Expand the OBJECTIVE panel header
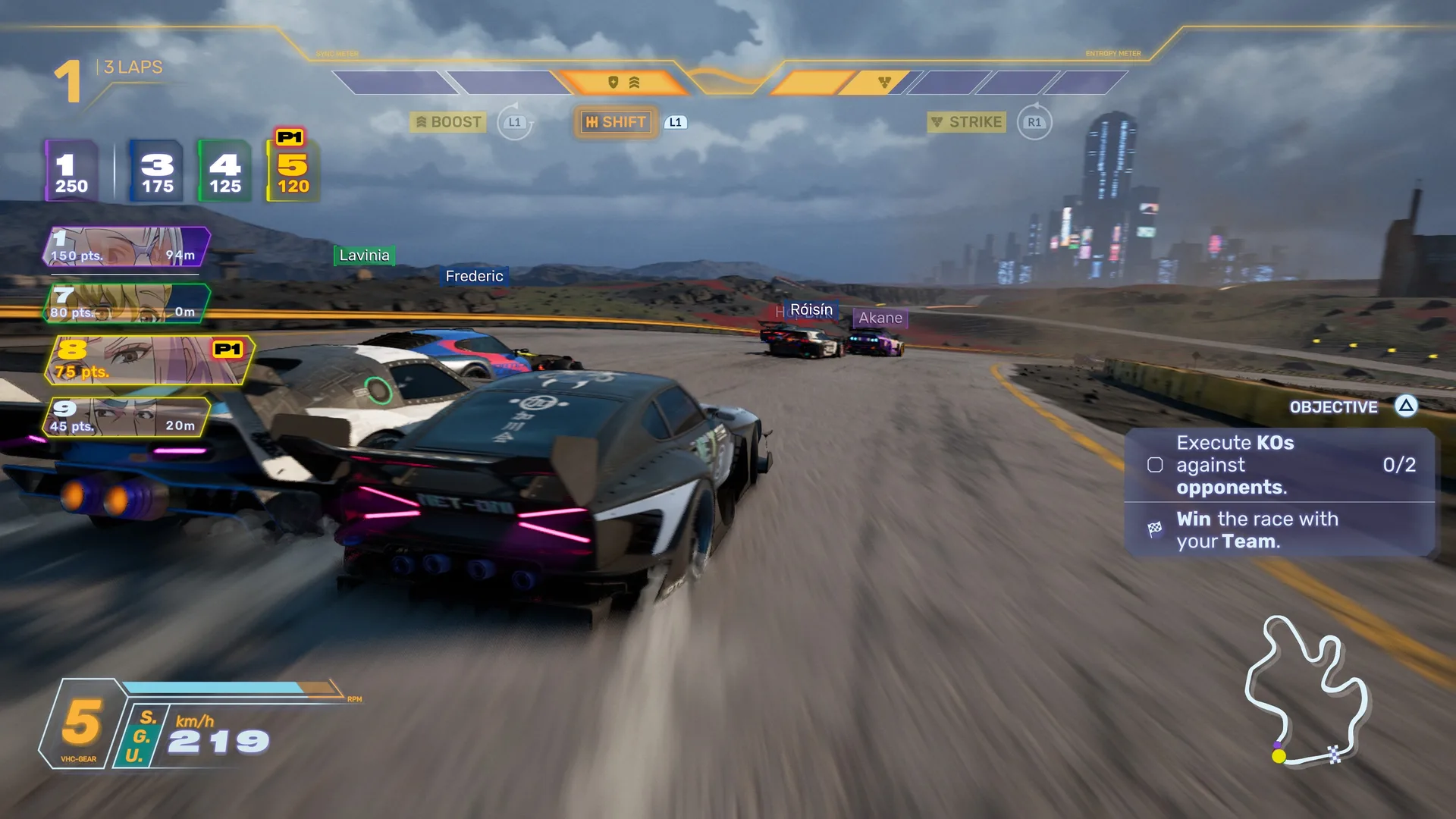The image size is (1456, 819). (1333, 407)
